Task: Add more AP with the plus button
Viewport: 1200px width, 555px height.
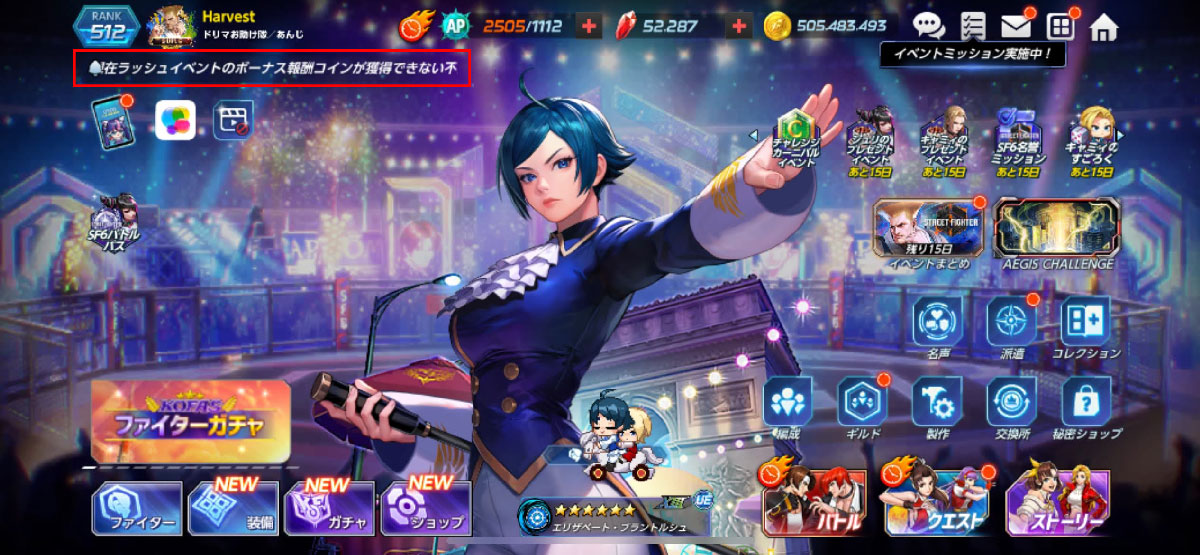Action: point(589,27)
